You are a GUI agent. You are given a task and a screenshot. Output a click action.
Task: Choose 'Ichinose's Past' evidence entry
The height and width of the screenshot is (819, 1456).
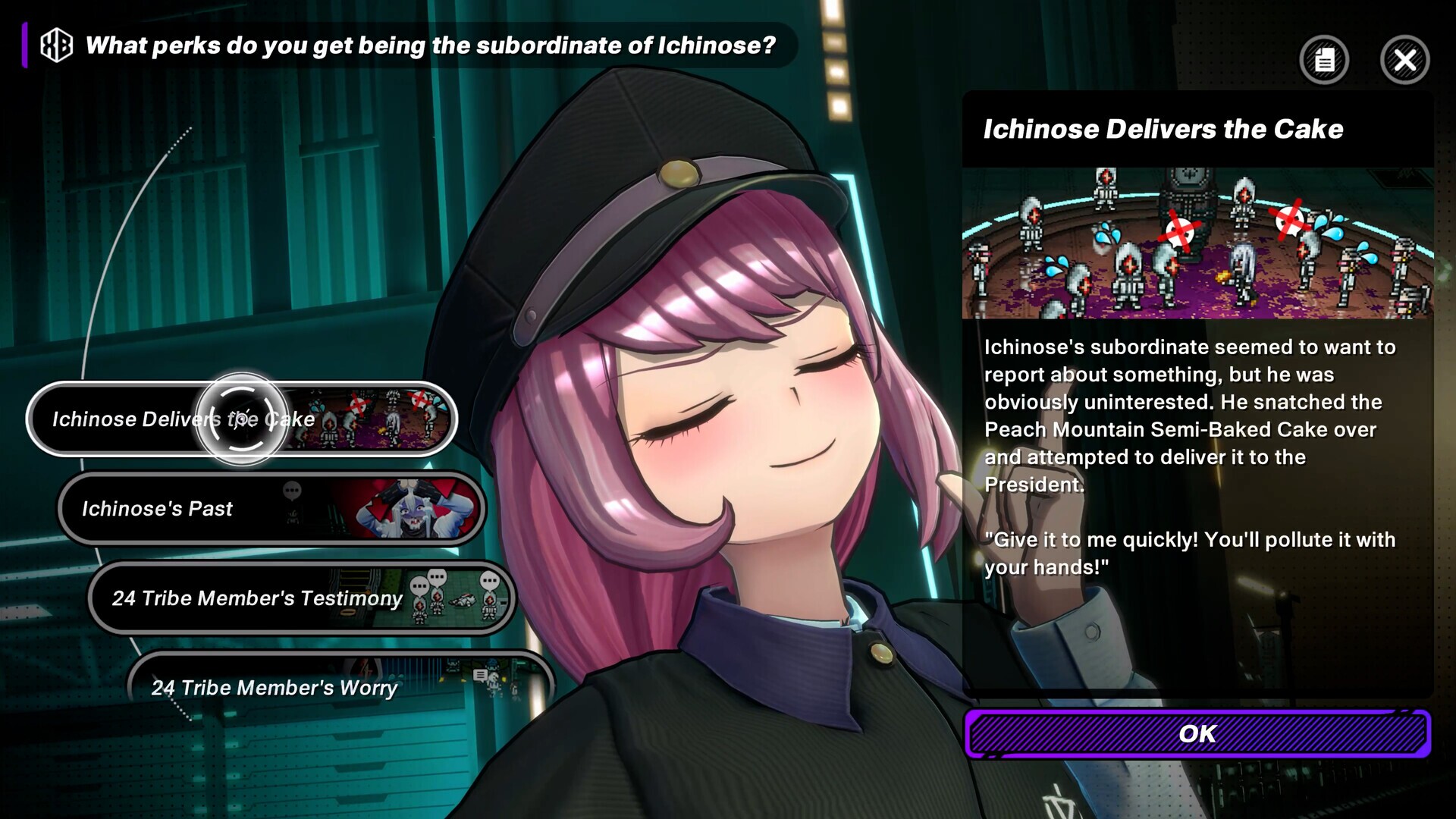271,508
